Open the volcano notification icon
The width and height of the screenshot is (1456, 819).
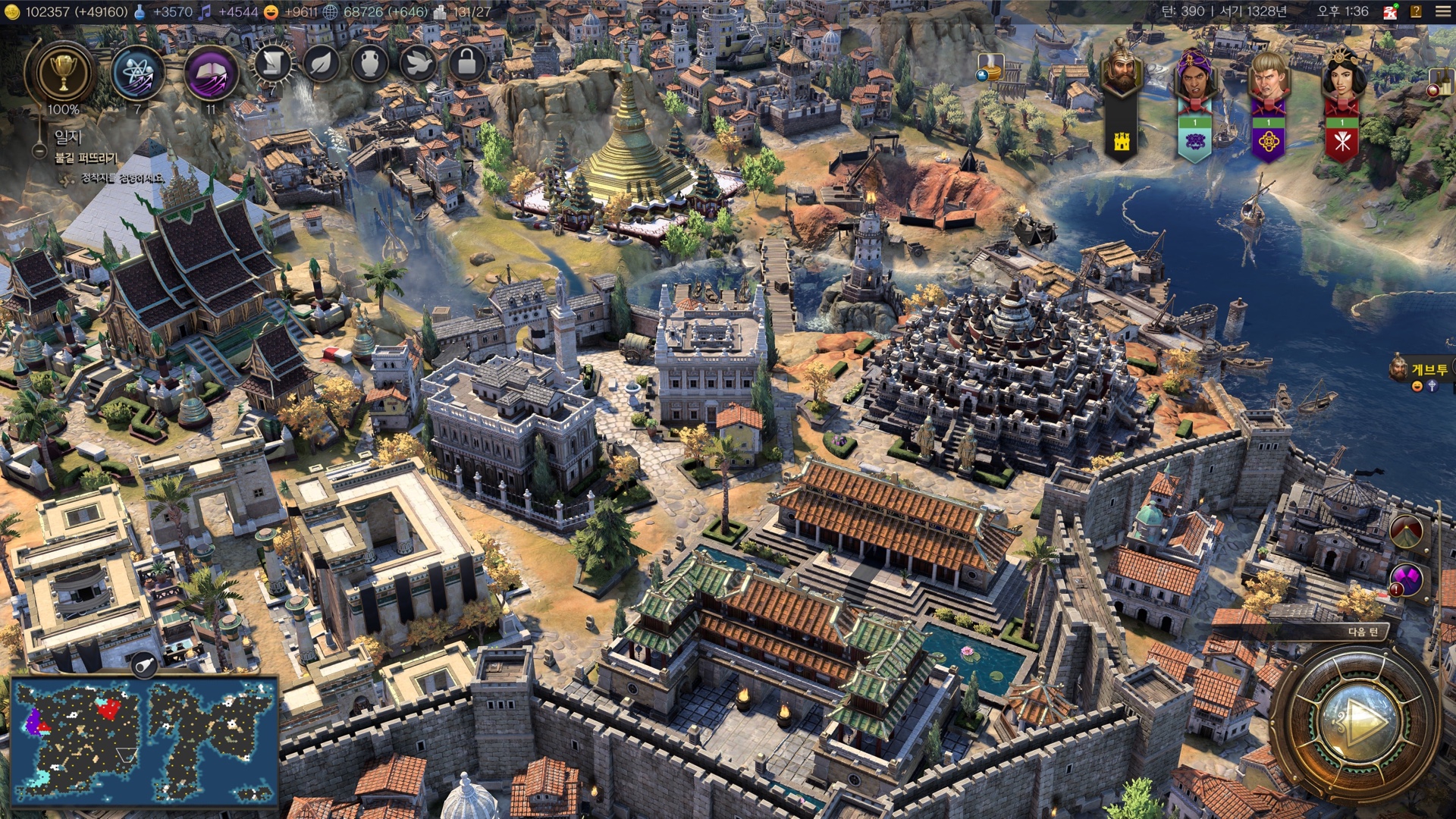1407,532
